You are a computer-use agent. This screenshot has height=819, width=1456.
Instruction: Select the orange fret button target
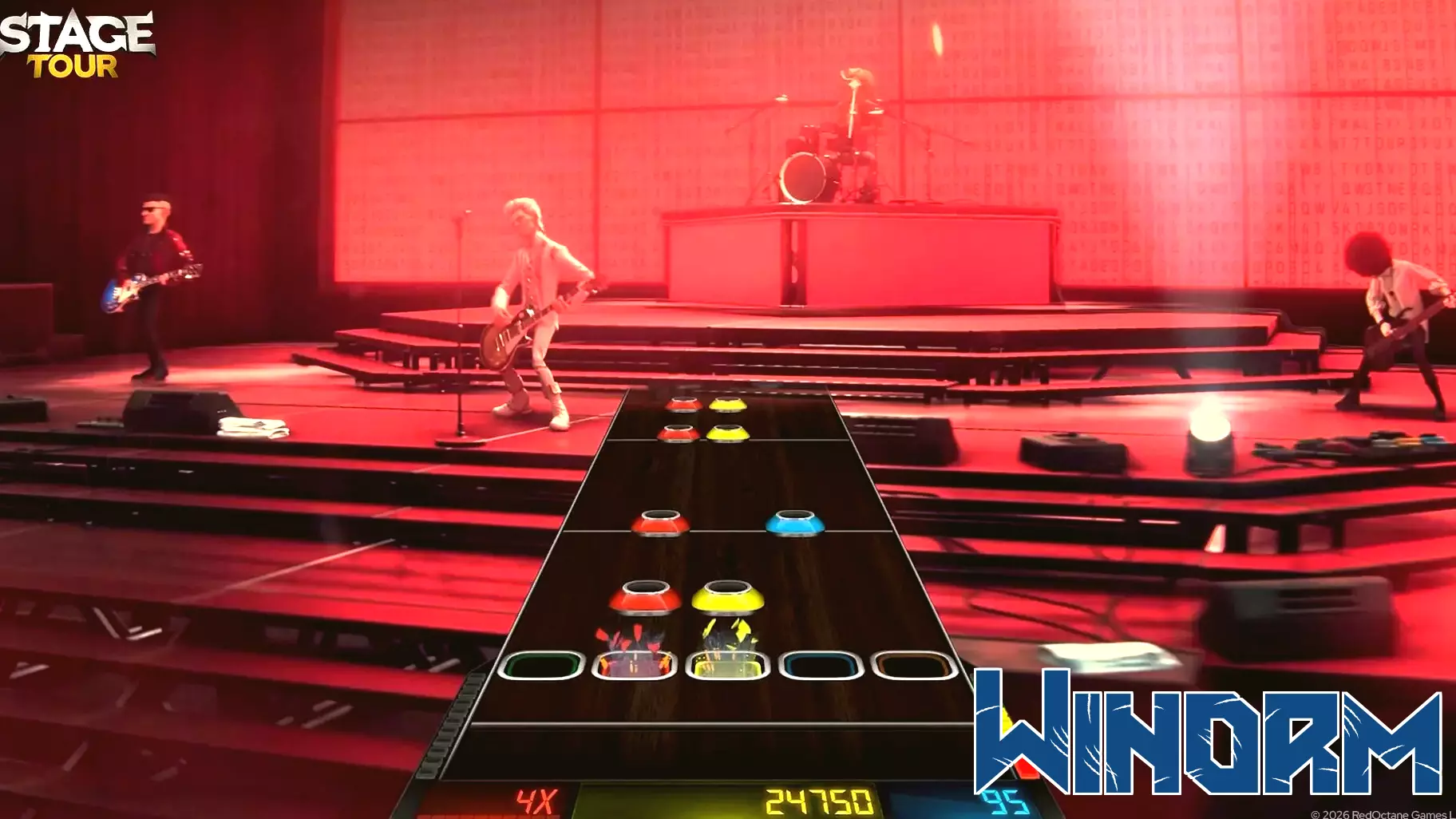pyautogui.click(x=912, y=663)
